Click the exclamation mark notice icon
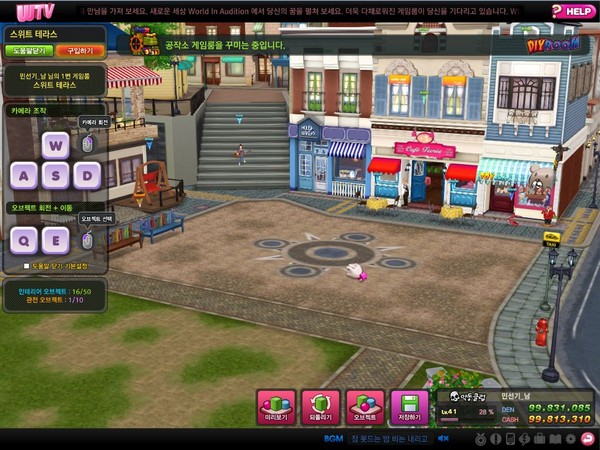The image size is (600, 450). tap(495, 438)
